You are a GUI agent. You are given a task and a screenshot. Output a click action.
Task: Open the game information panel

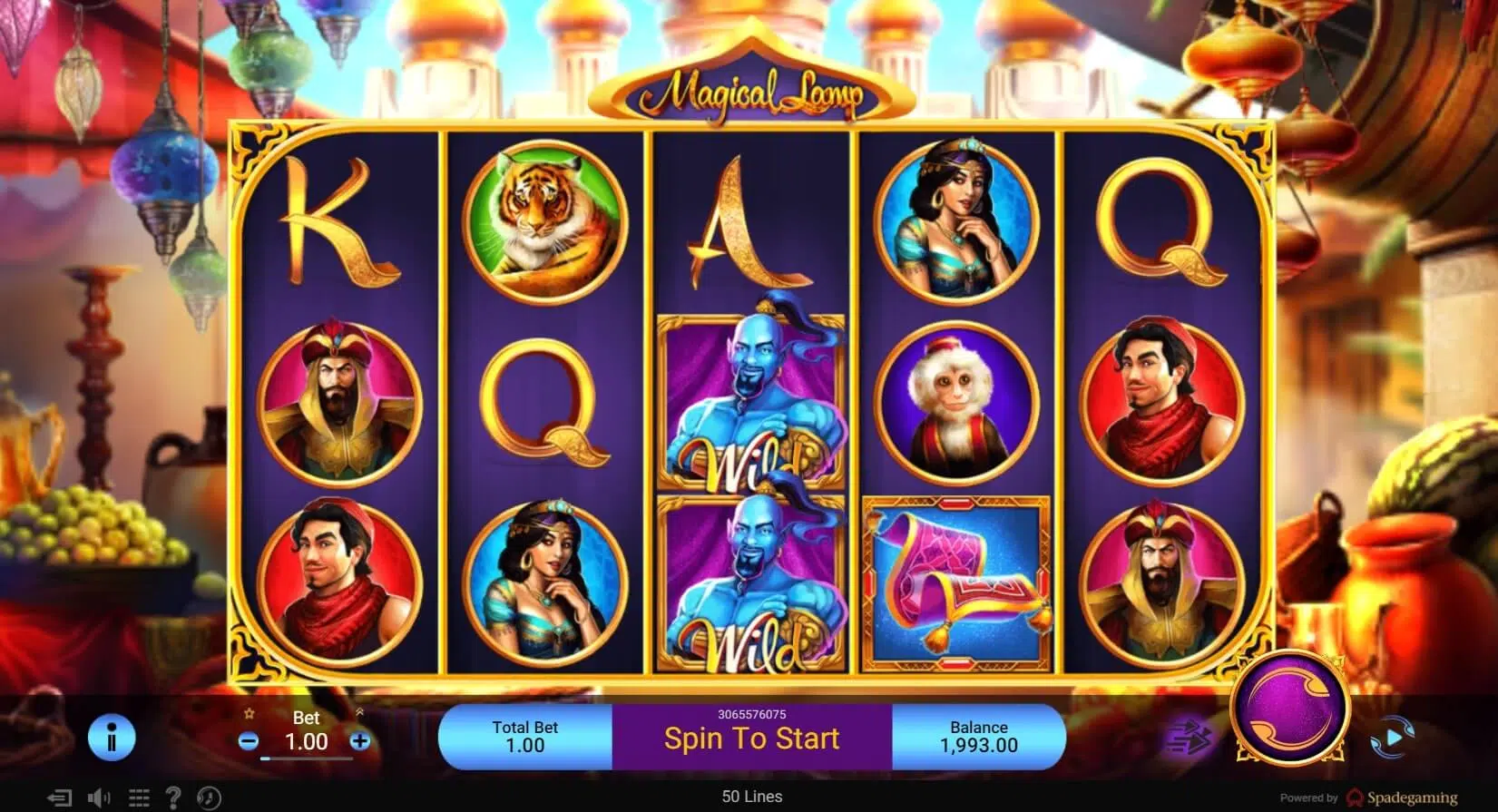pos(112,737)
